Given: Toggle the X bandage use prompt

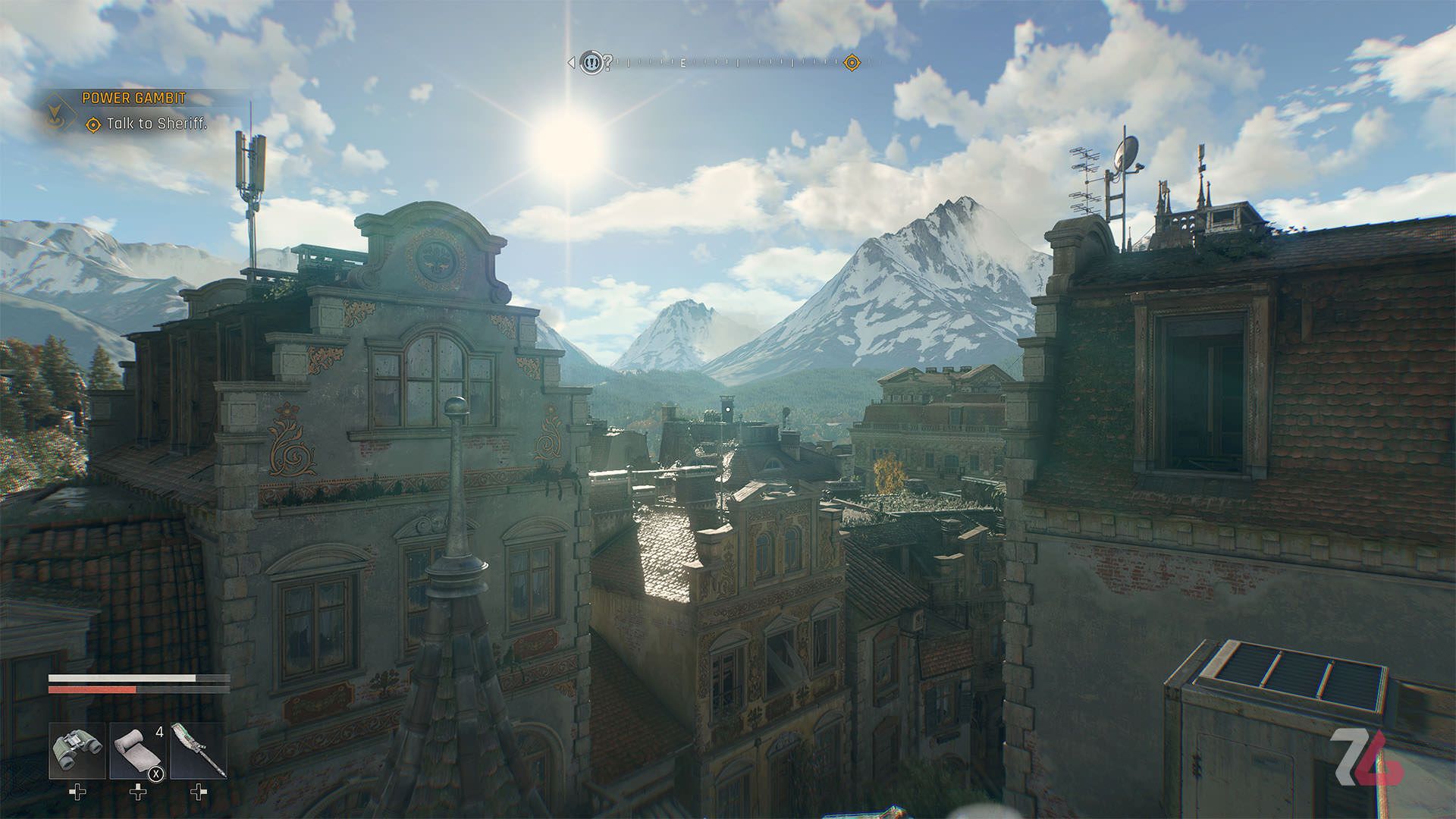Looking at the screenshot, I should pyautogui.click(x=155, y=774).
